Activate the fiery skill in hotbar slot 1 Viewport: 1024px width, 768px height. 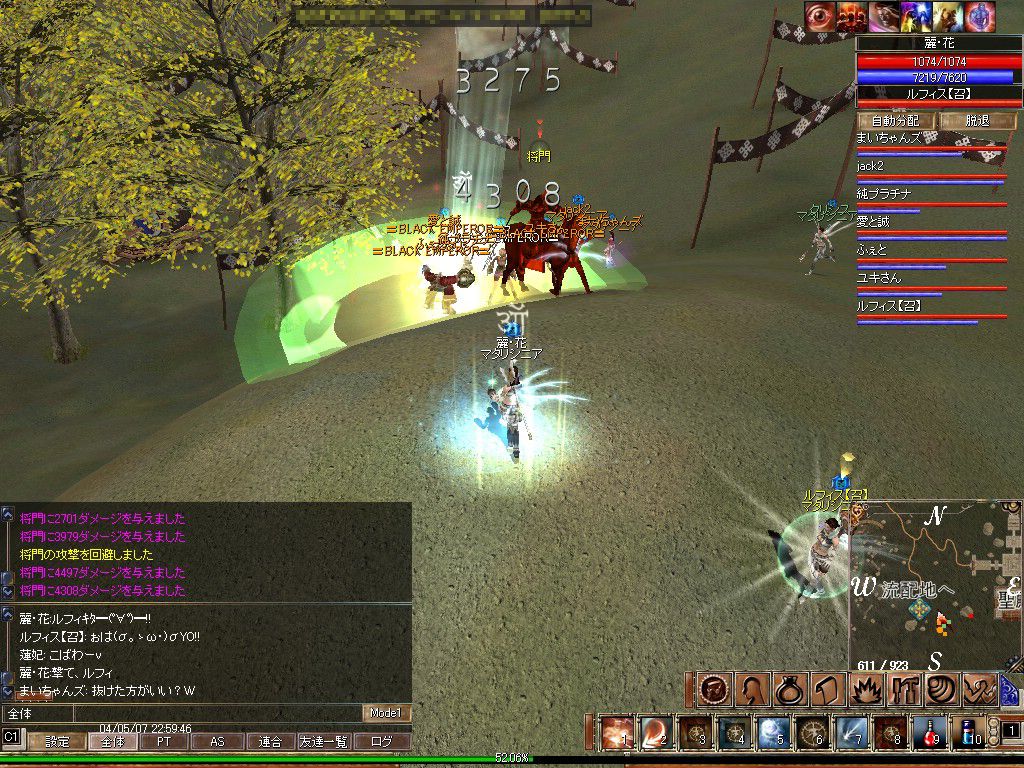(617, 733)
